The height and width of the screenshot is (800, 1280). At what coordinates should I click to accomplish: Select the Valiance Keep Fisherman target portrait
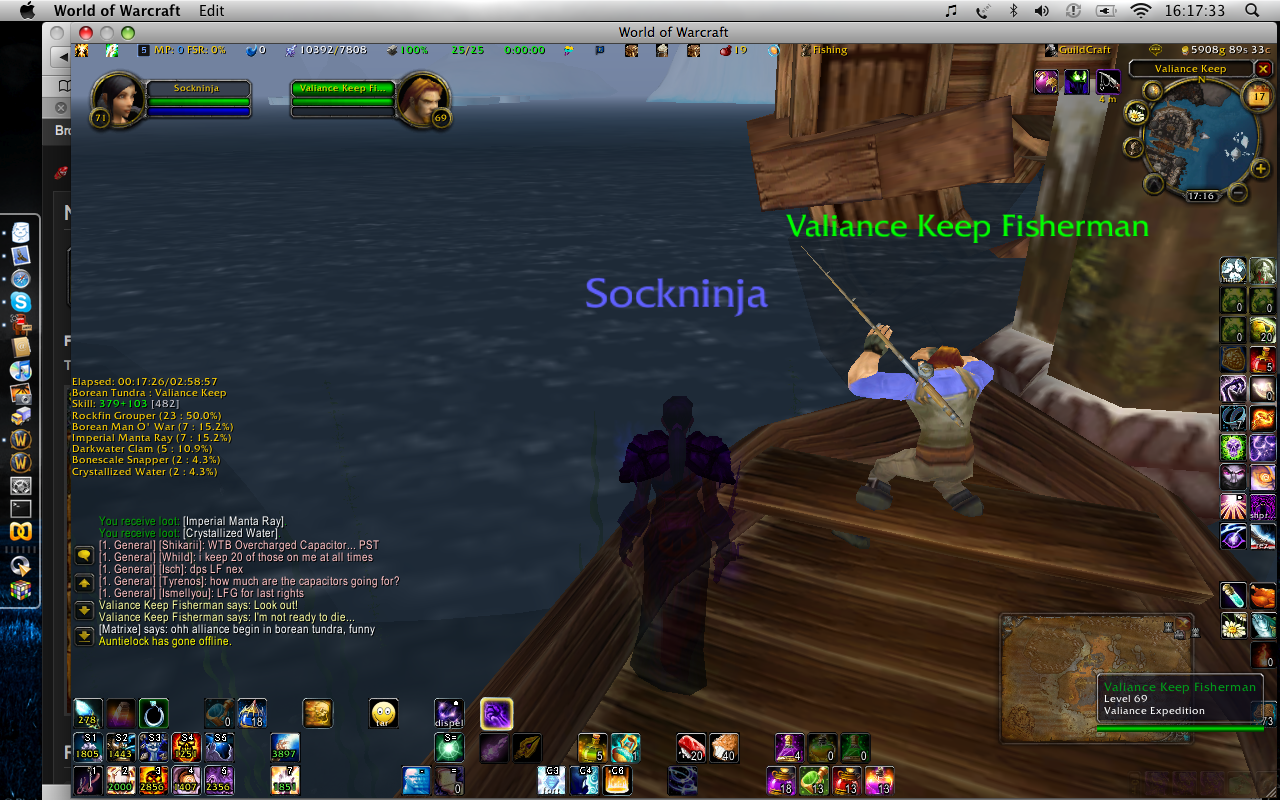click(424, 99)
